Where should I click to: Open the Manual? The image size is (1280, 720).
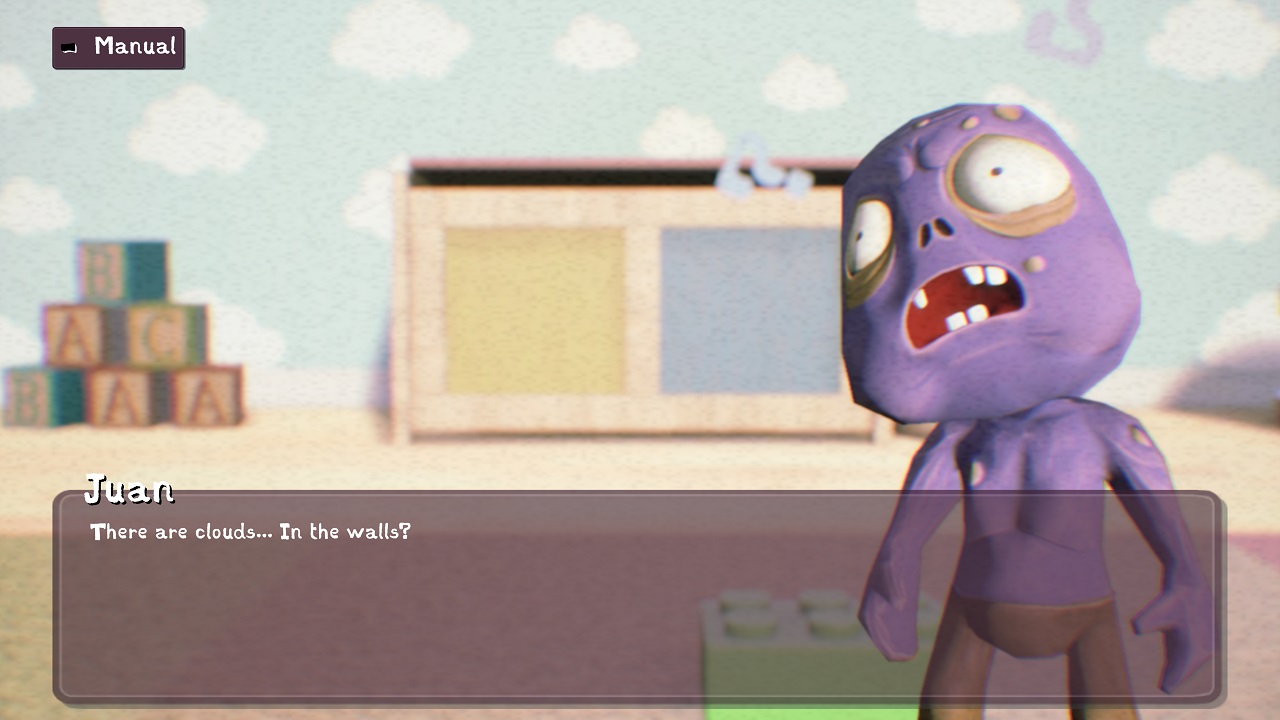118,47
